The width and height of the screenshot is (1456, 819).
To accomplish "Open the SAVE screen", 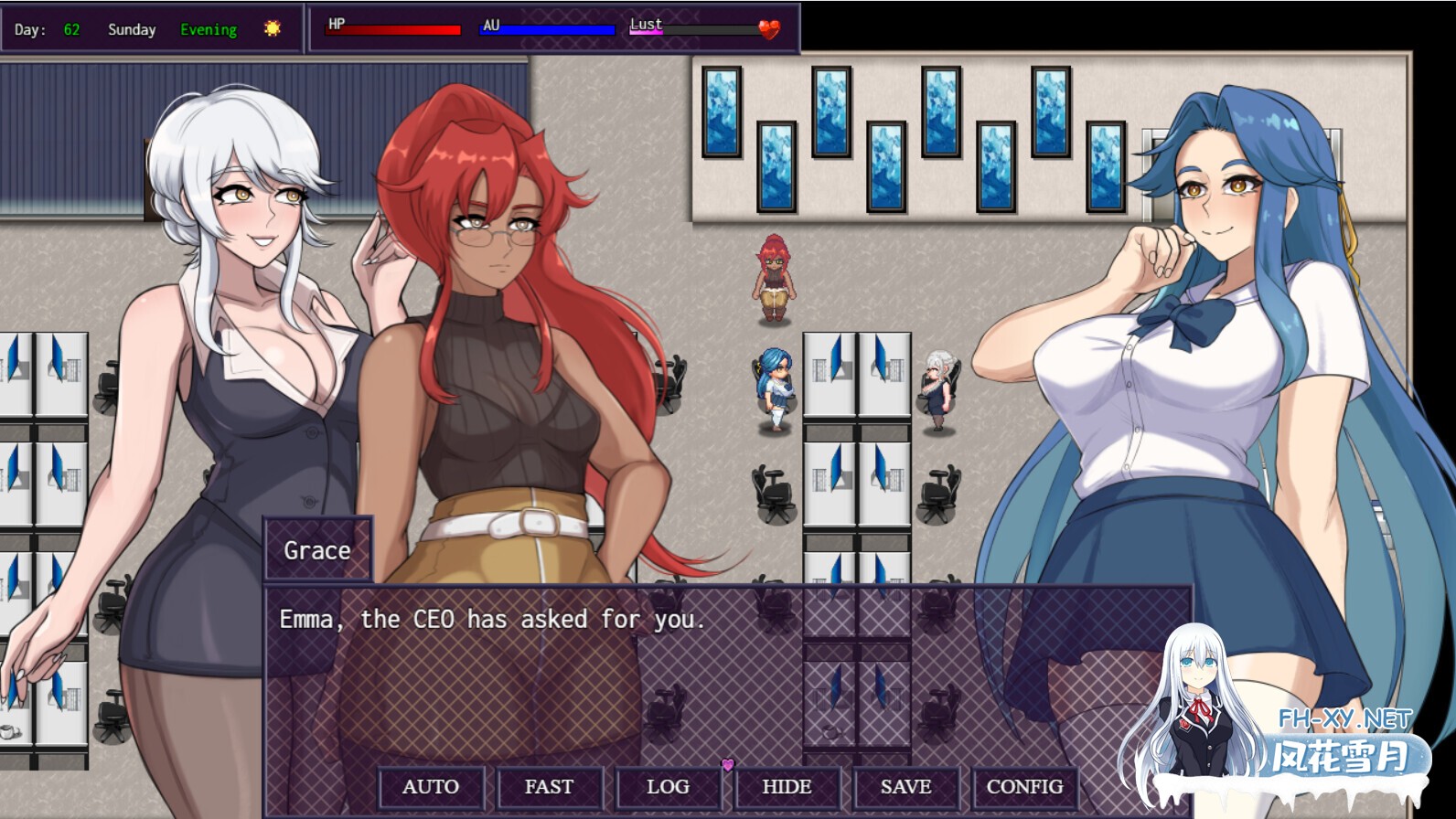I will pyautogui.click(x=905, y=786).
